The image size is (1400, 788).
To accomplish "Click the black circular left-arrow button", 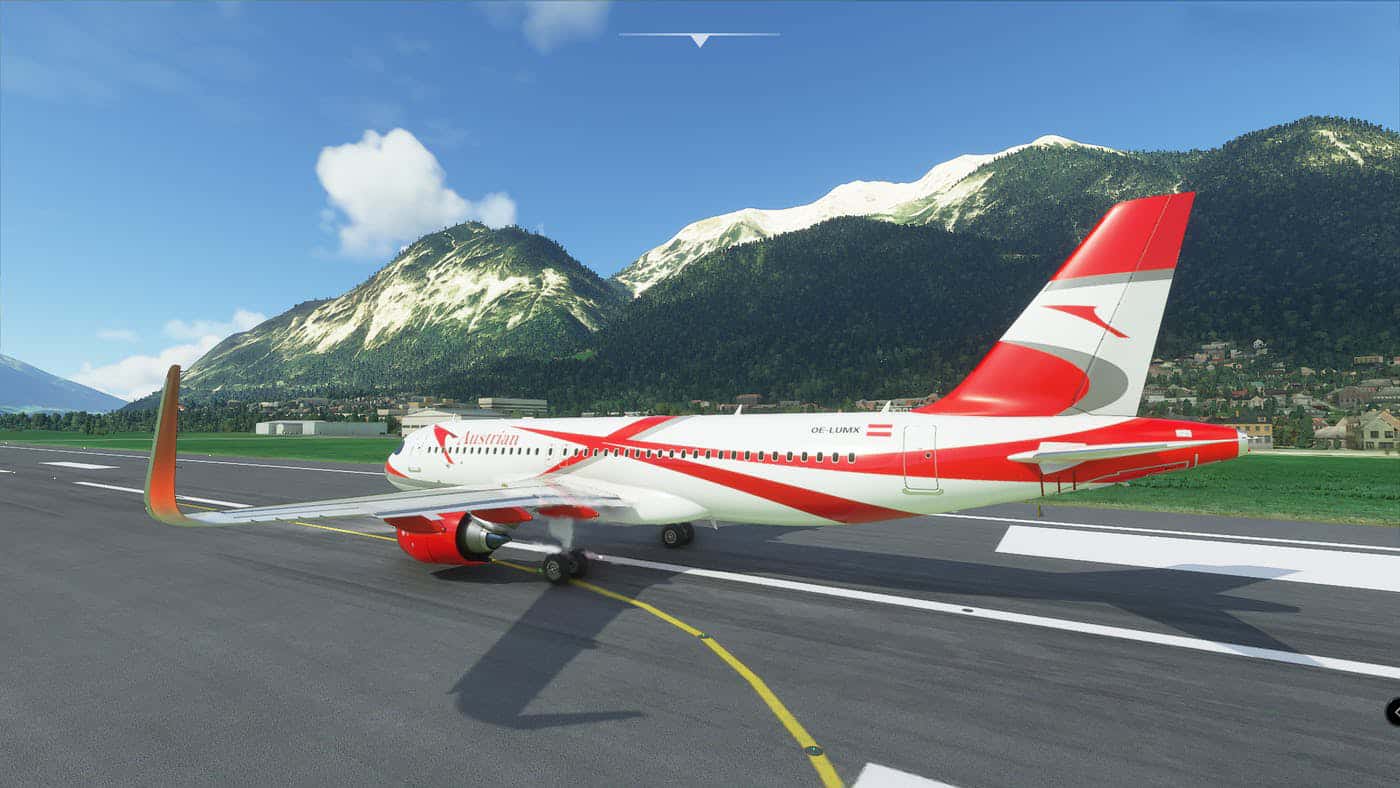I will pyautogui.click(x=1393, y=711).
